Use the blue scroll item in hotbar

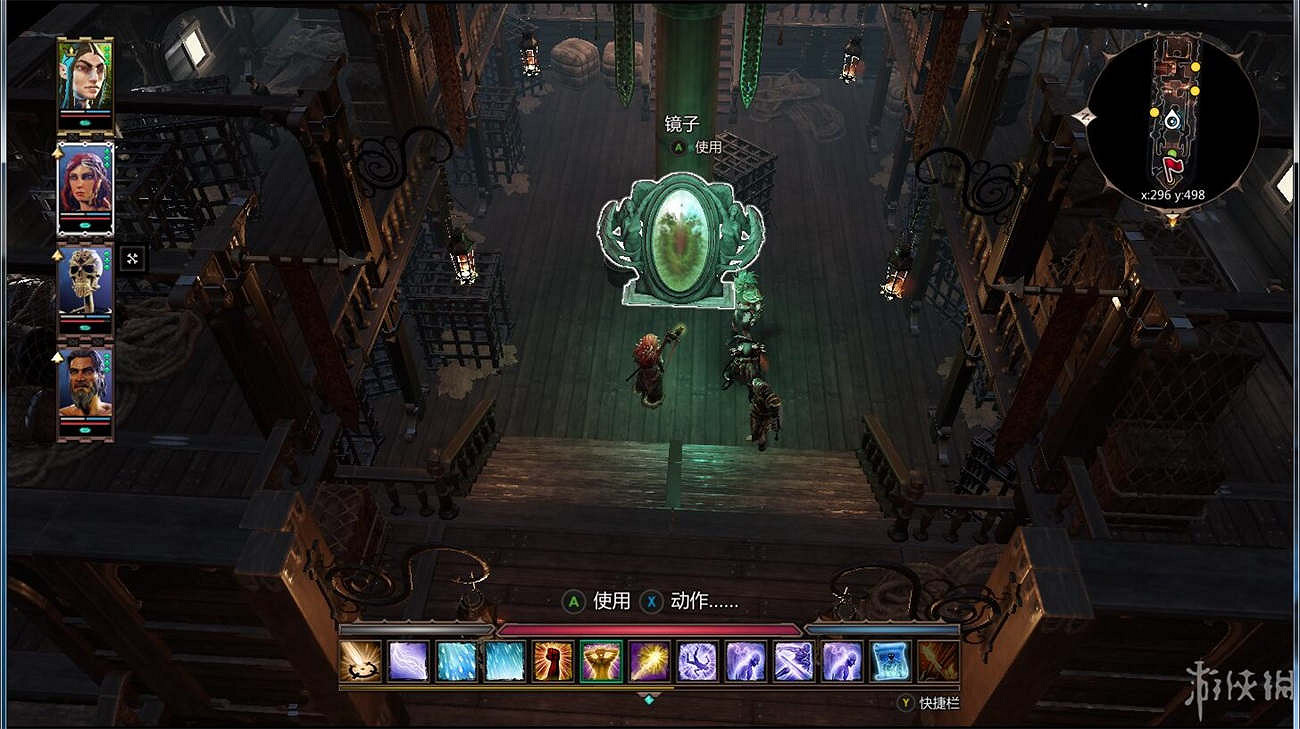[x=889, y=662]
